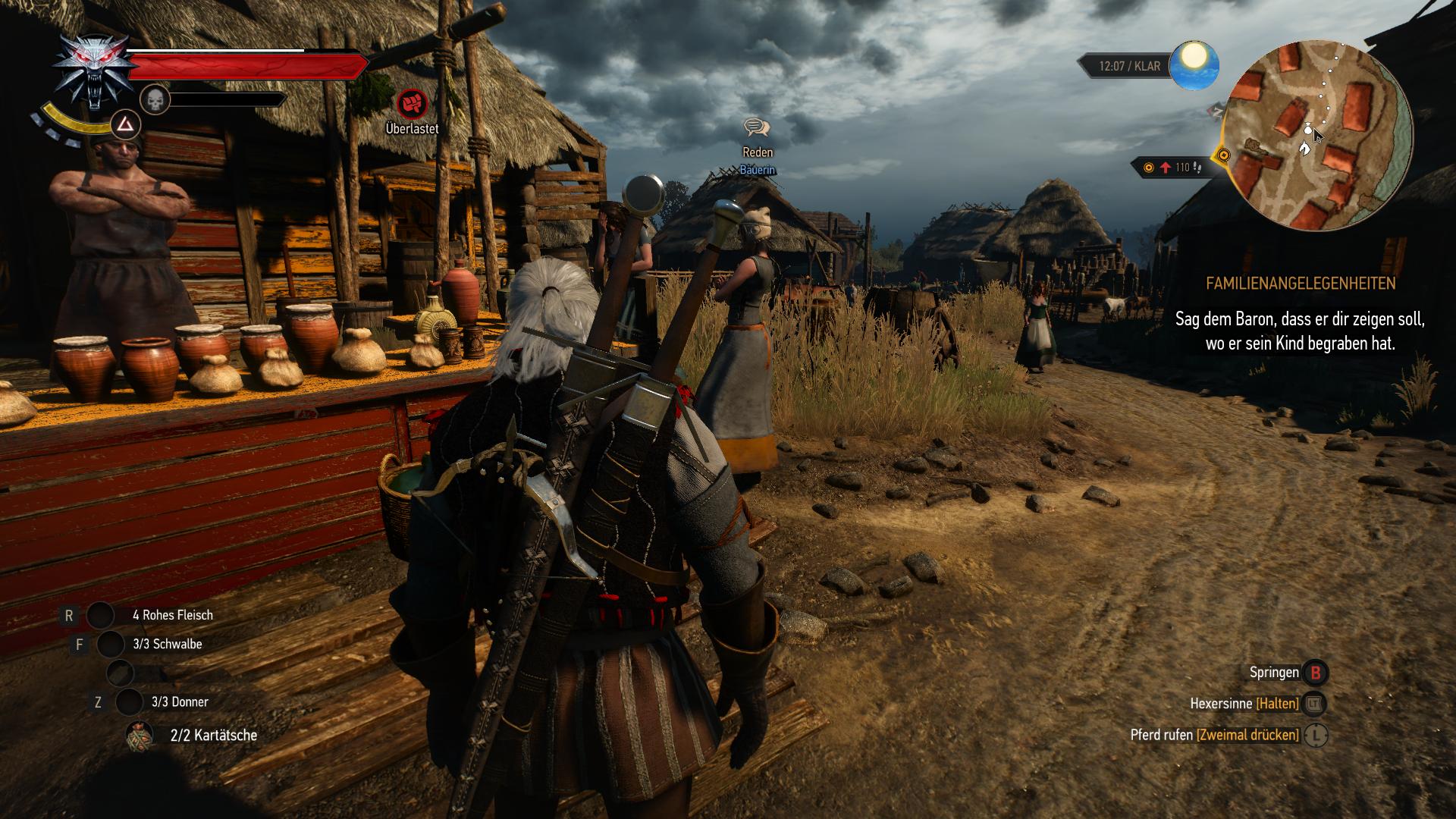Click the Überlastet status icon
The width and height of the screenshot is (1456, 819).
tap(412, 104)
